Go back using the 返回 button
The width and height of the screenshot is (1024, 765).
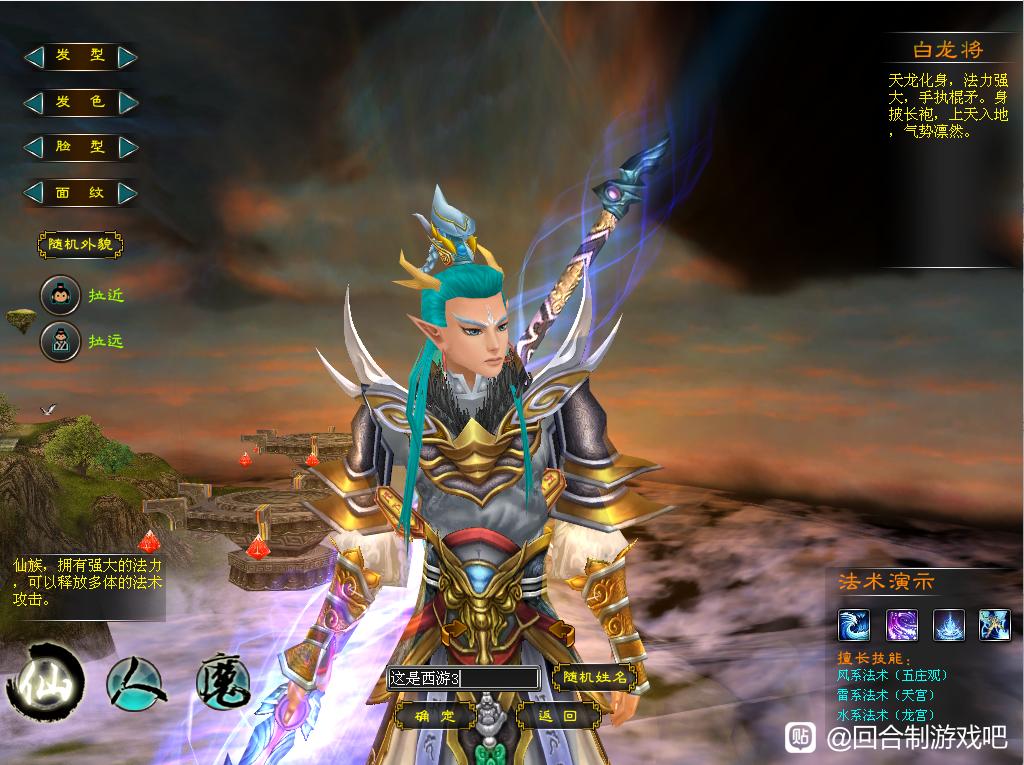tap(558, 716)
